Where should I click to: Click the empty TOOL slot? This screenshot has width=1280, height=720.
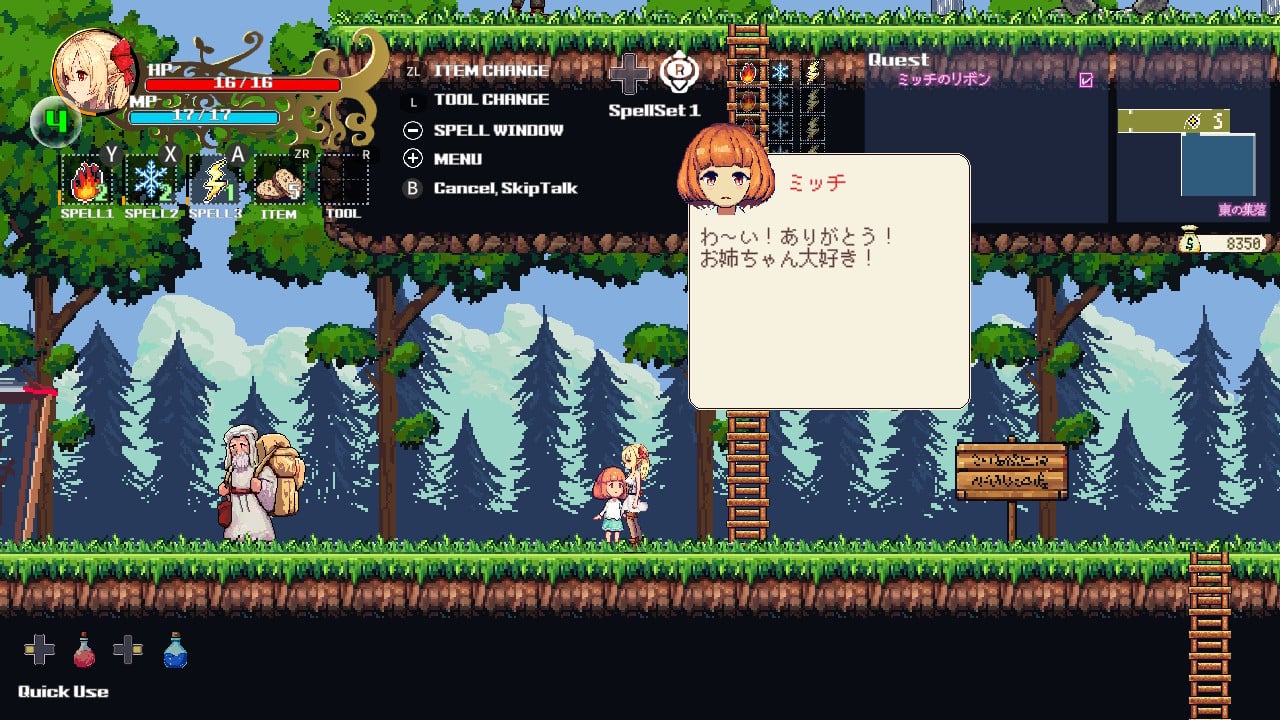[343, 182]
